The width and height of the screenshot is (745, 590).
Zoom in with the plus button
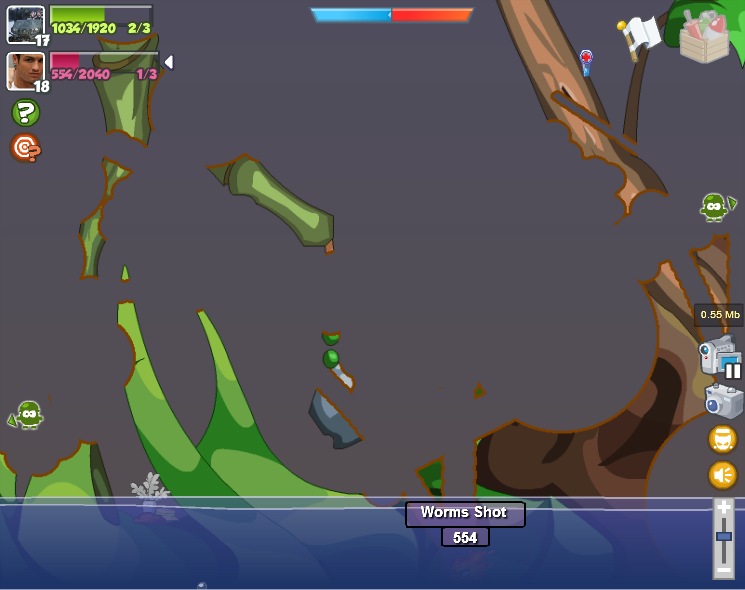[x=723, y=508]
